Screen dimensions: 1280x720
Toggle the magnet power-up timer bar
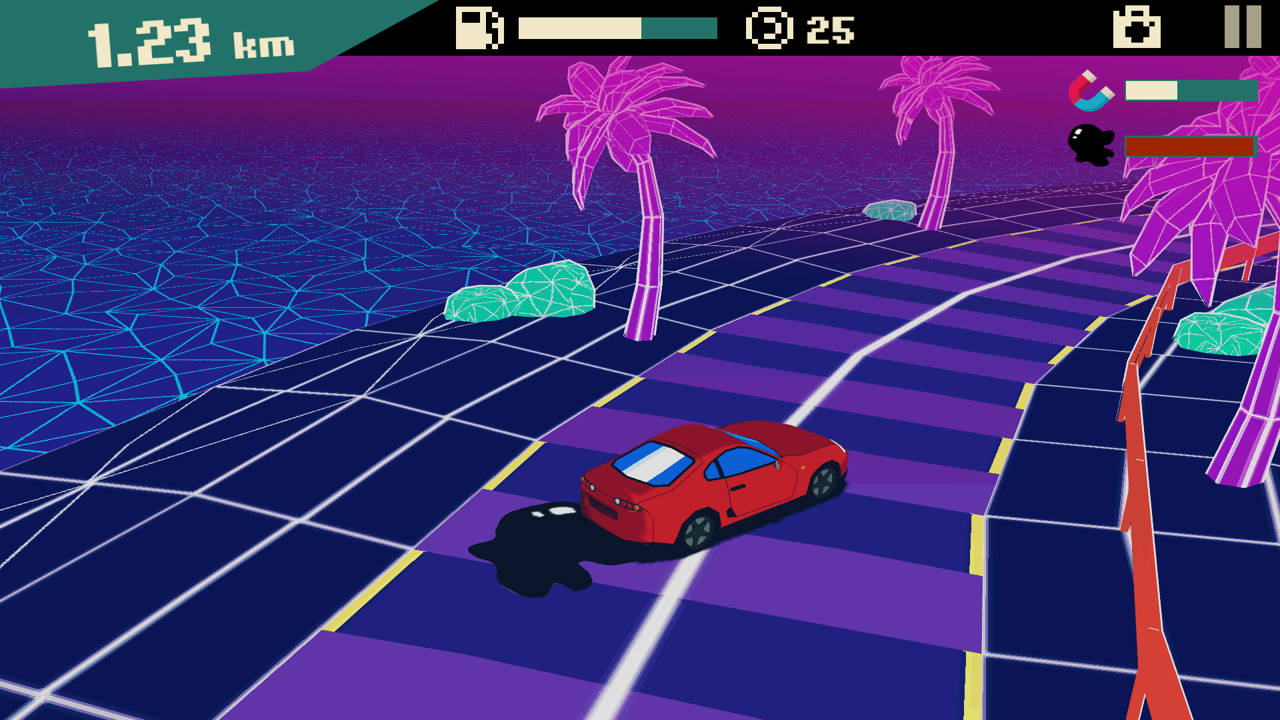(x=1190, y=89)
